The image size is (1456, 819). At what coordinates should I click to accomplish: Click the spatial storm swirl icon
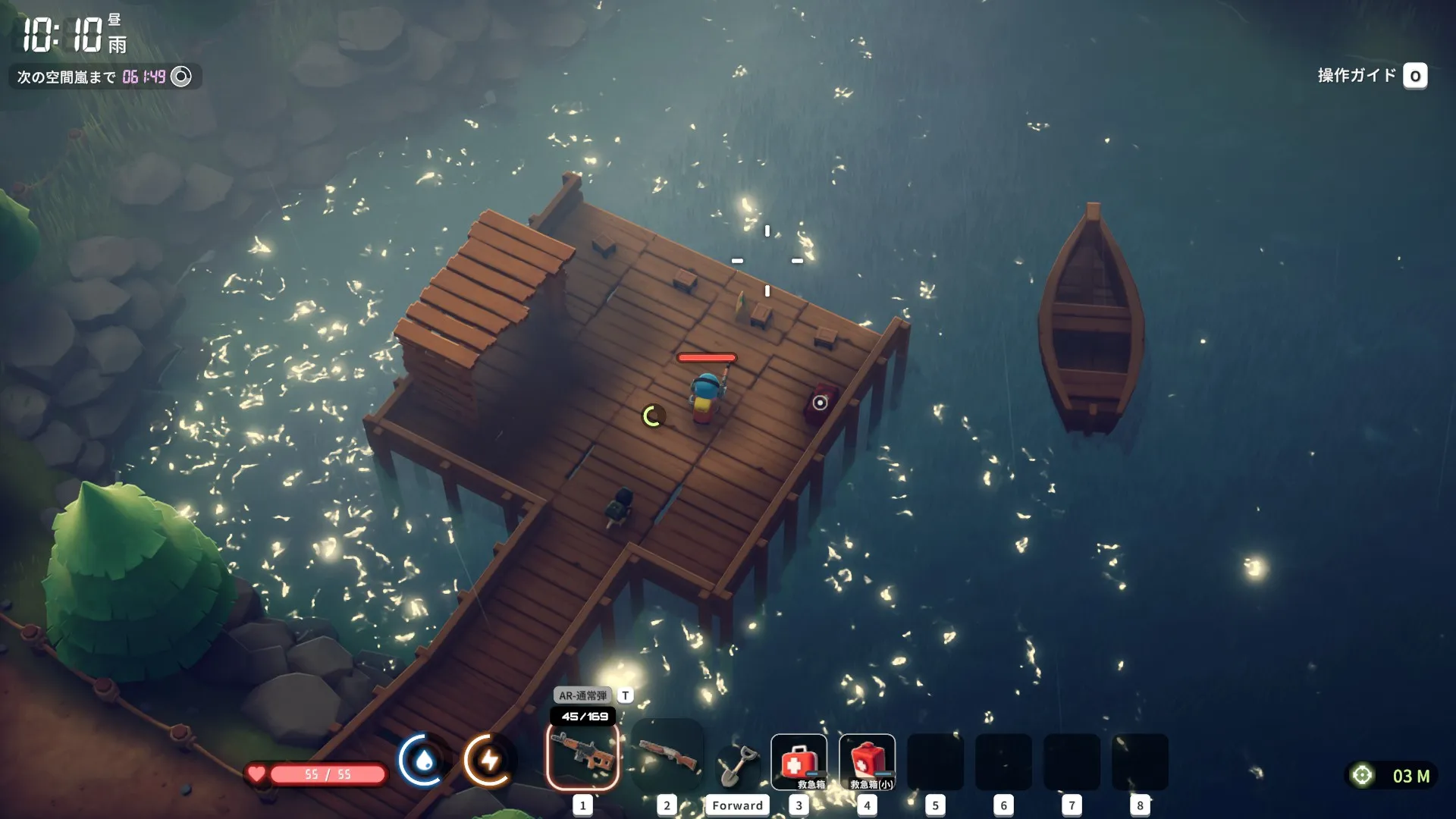pos(181,77)
